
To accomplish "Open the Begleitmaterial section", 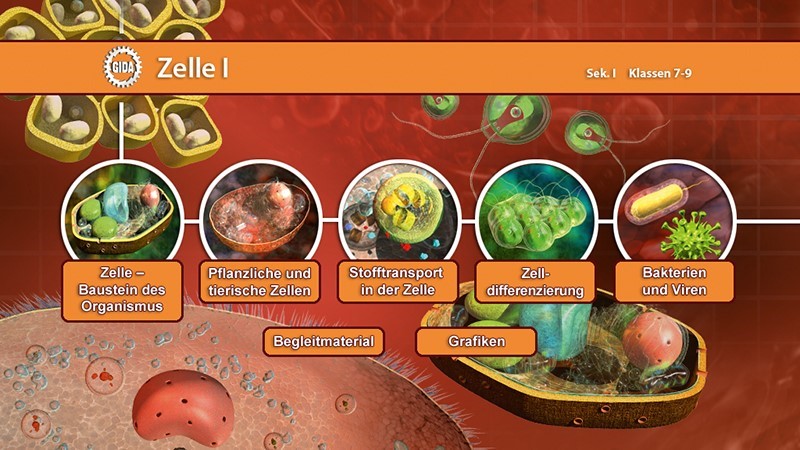I will point(324,341).
